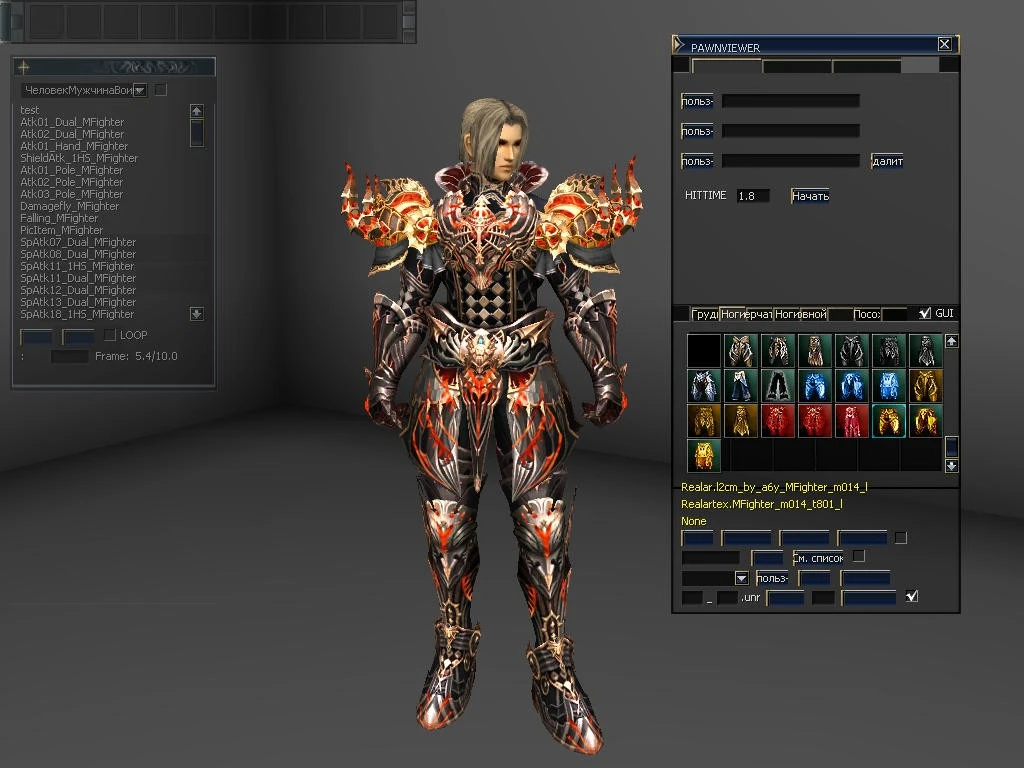Close the PAWNVIEWER window

[944, 44]
